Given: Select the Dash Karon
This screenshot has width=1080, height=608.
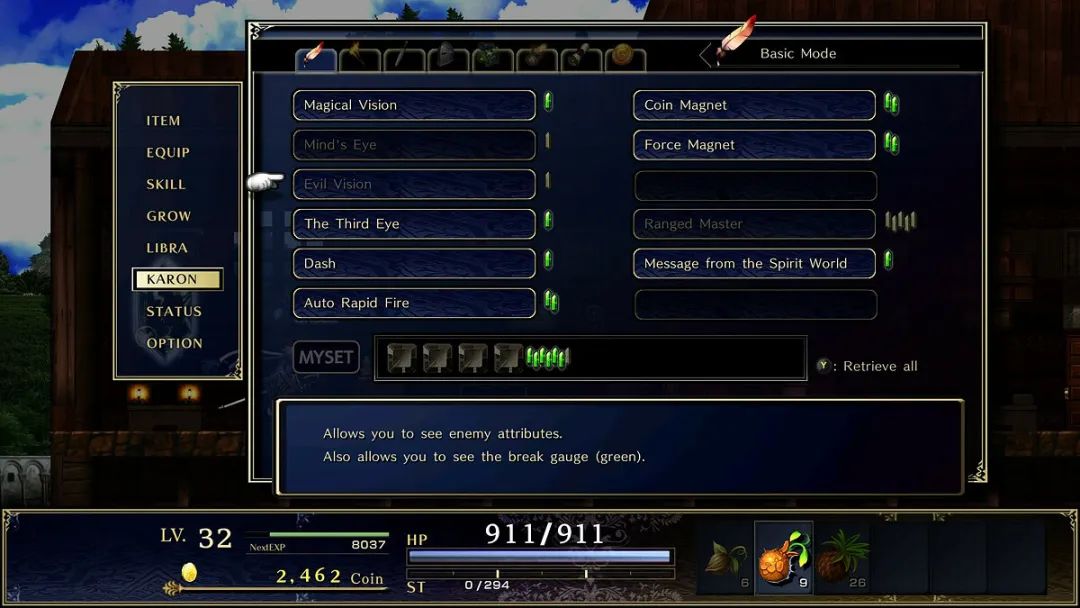Looking at the screenshot, I should click(x=414, y=263).
